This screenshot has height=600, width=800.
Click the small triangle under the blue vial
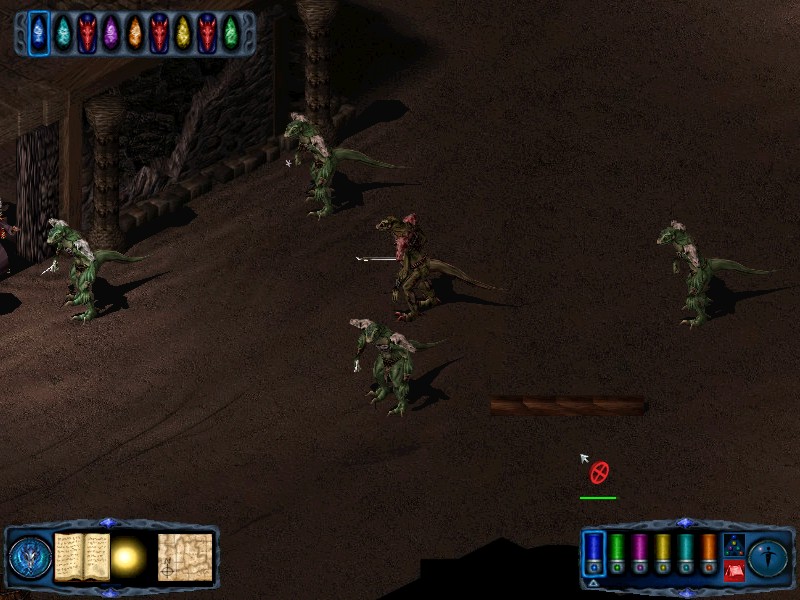(593, 583)
